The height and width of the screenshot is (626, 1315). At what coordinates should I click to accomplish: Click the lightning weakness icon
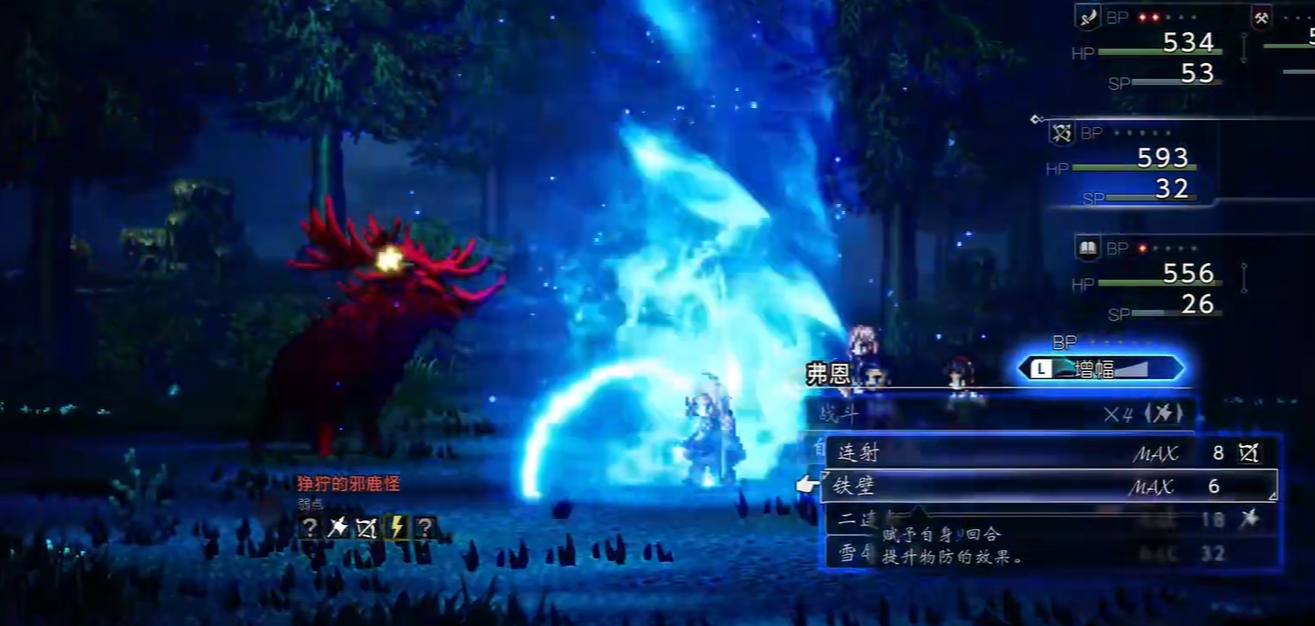(397, 527)
